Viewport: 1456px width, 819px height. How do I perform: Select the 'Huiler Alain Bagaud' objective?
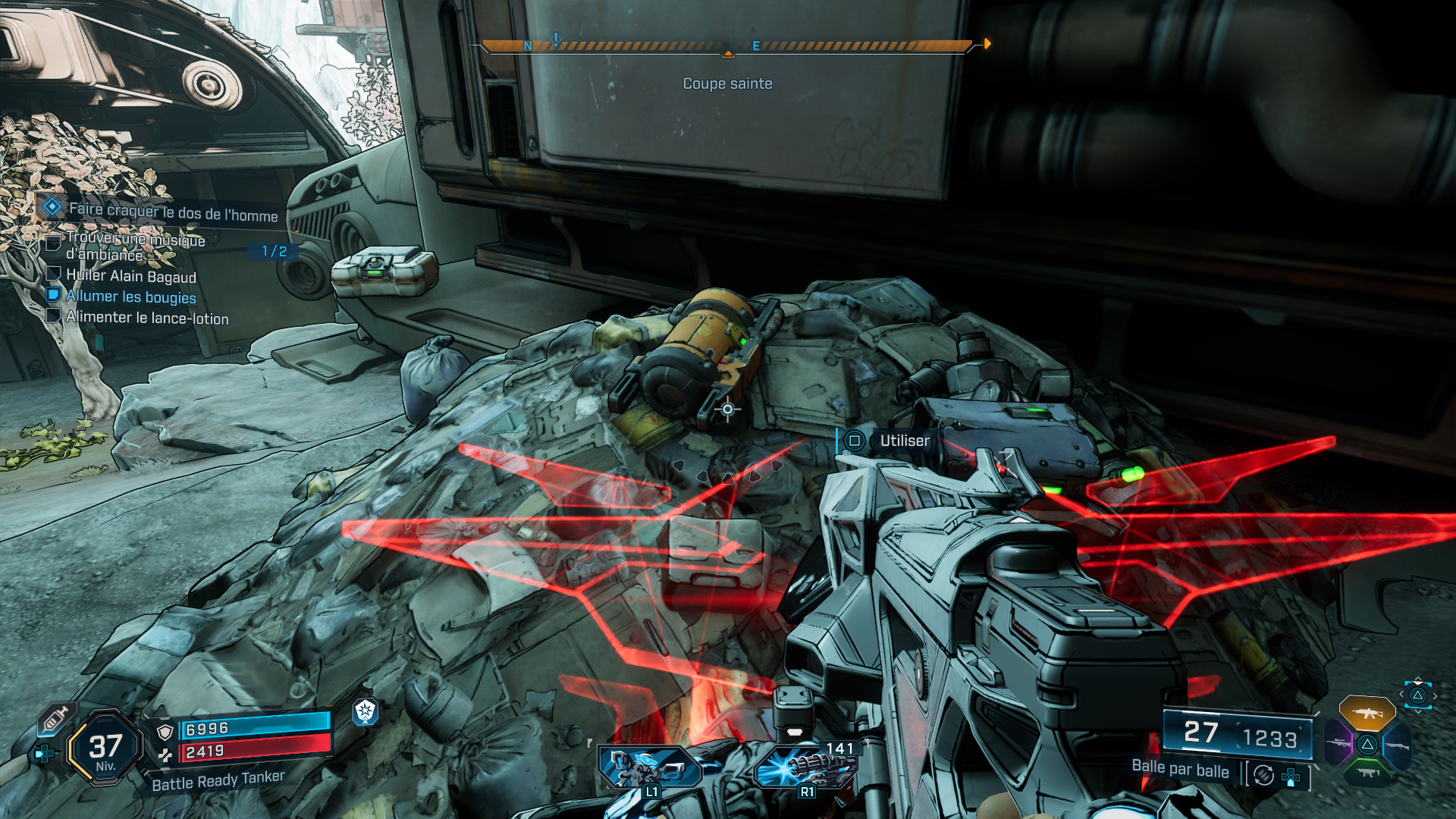coord(130,275)
